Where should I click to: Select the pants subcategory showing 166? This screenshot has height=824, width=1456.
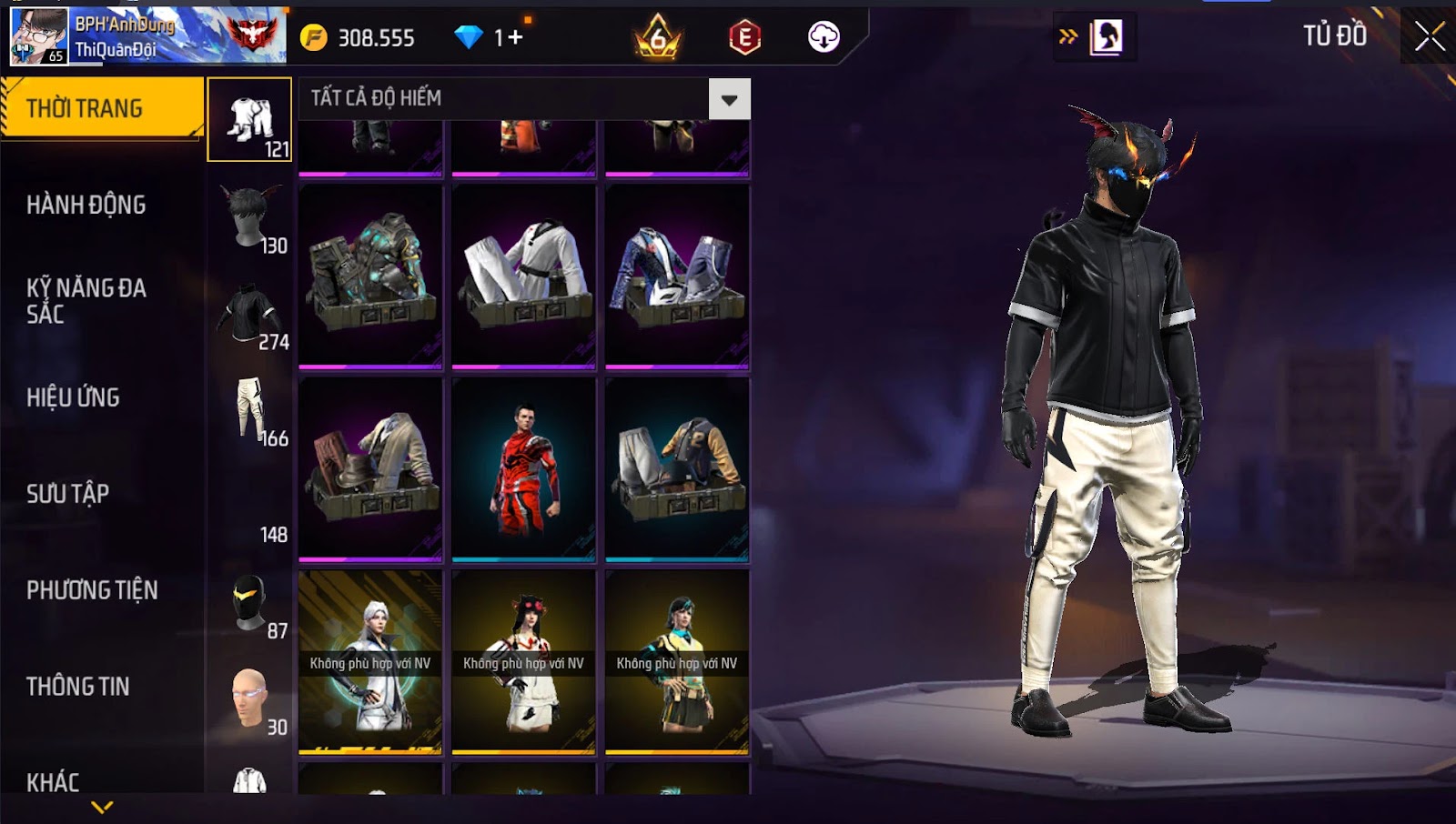pos(250,409)
